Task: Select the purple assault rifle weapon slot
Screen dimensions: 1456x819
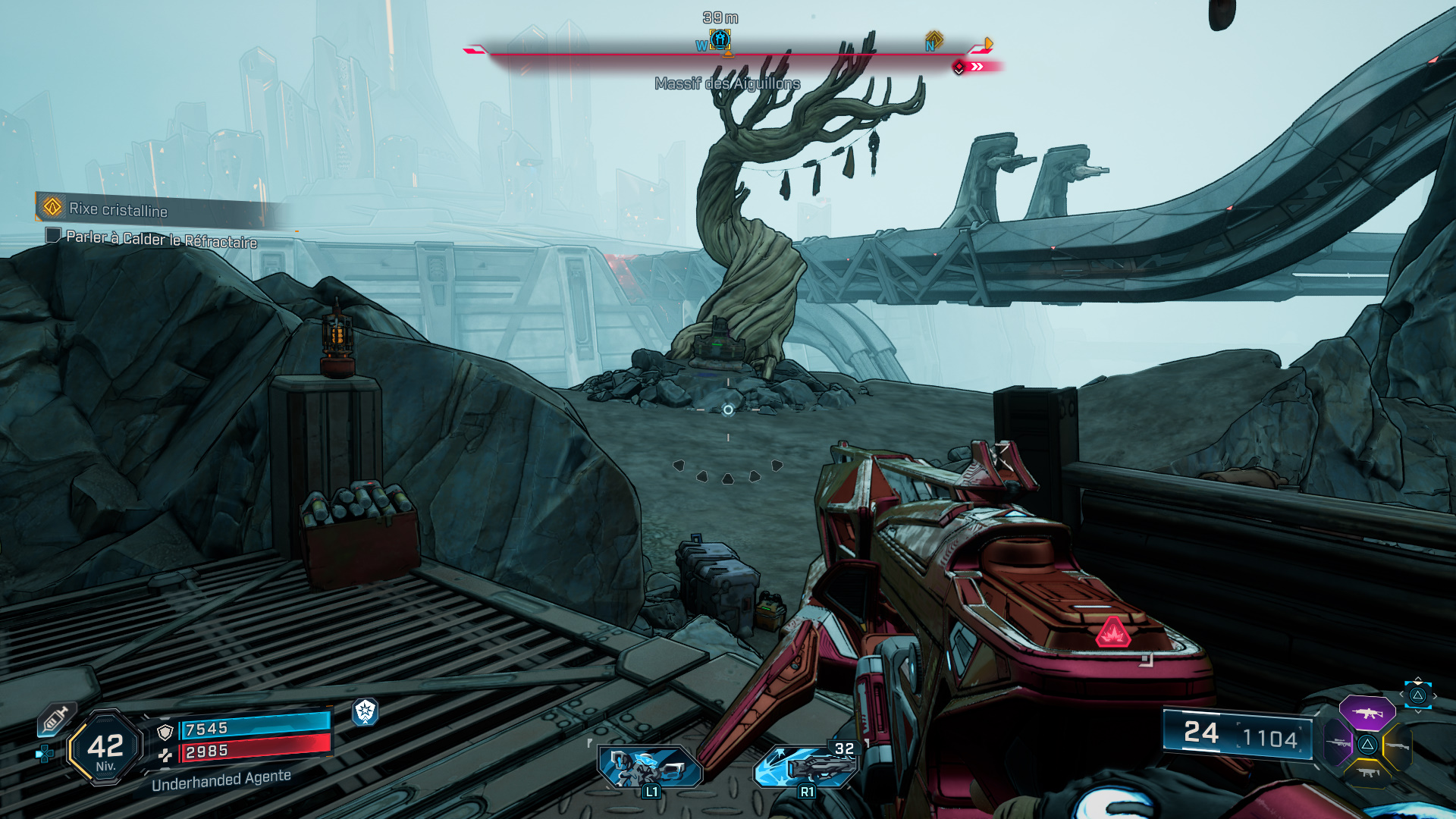Action: 1367,714
